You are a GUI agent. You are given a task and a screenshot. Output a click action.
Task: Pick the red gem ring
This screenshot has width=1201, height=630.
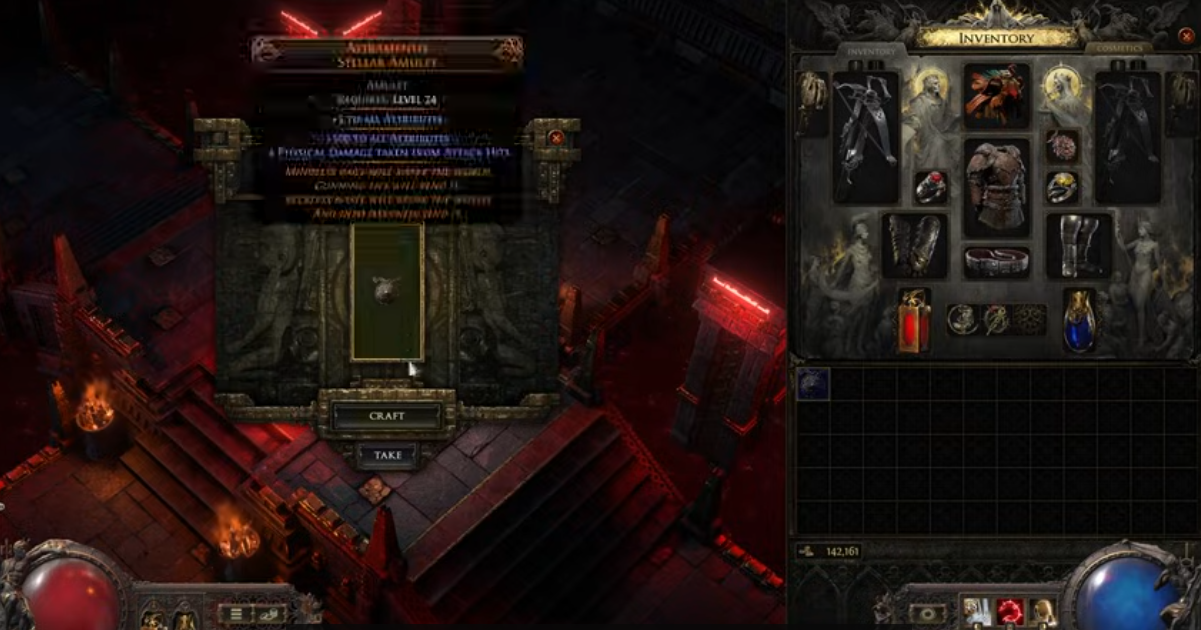[x=931, y=187]
